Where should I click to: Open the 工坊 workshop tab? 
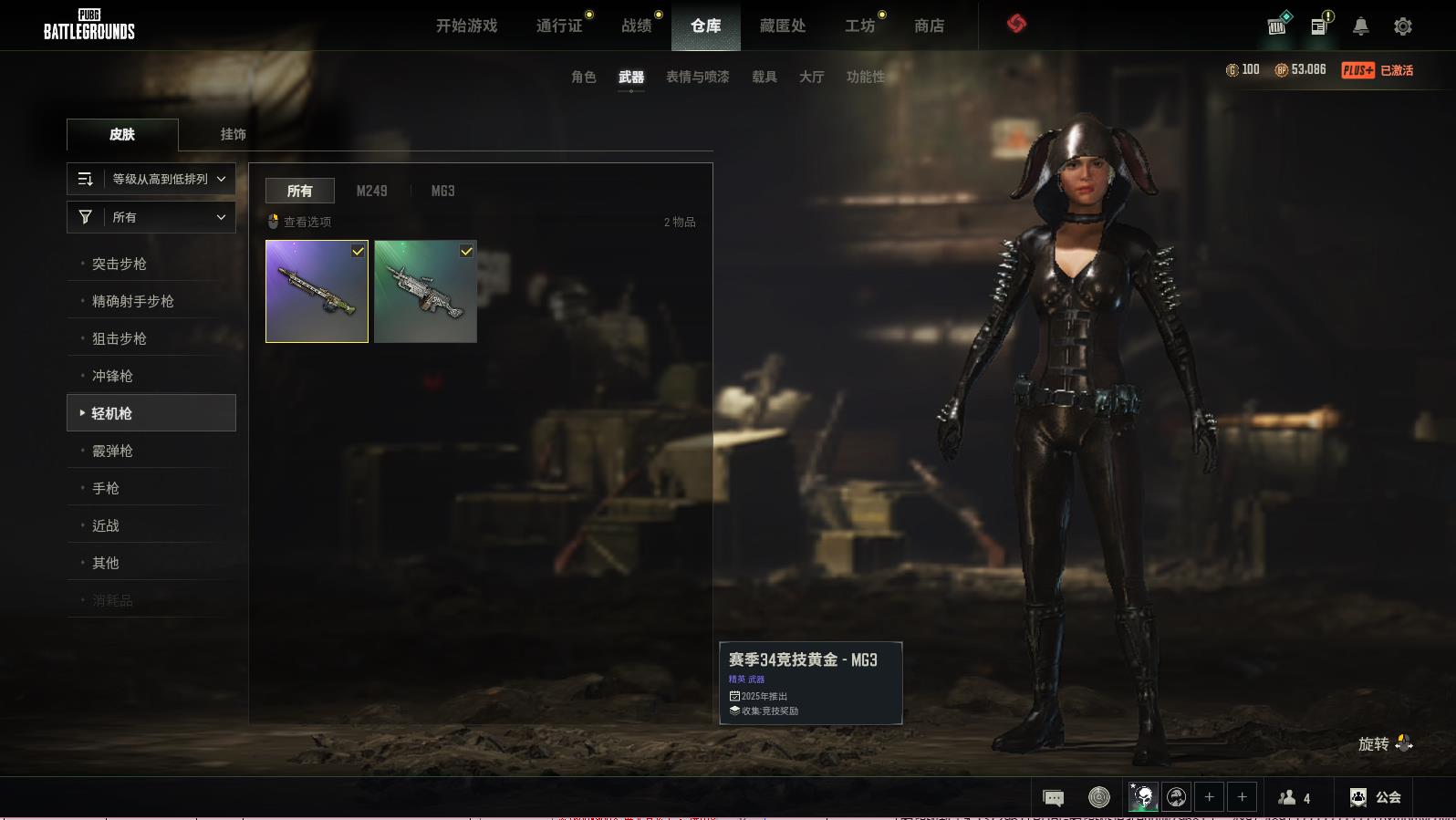coord(859,26)
